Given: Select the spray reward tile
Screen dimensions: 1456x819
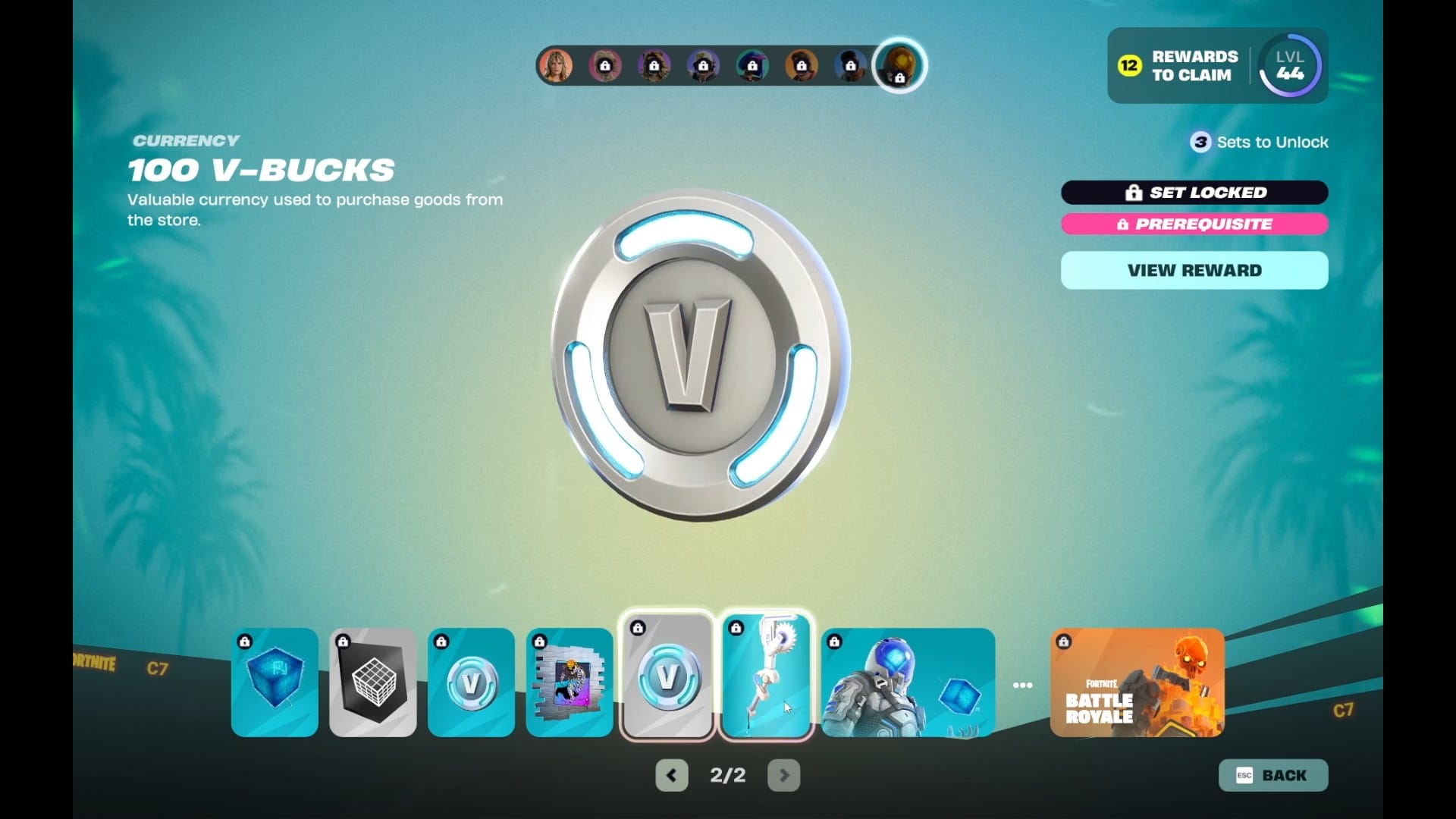Looking at the screenshot, I should tap(570, 682).
